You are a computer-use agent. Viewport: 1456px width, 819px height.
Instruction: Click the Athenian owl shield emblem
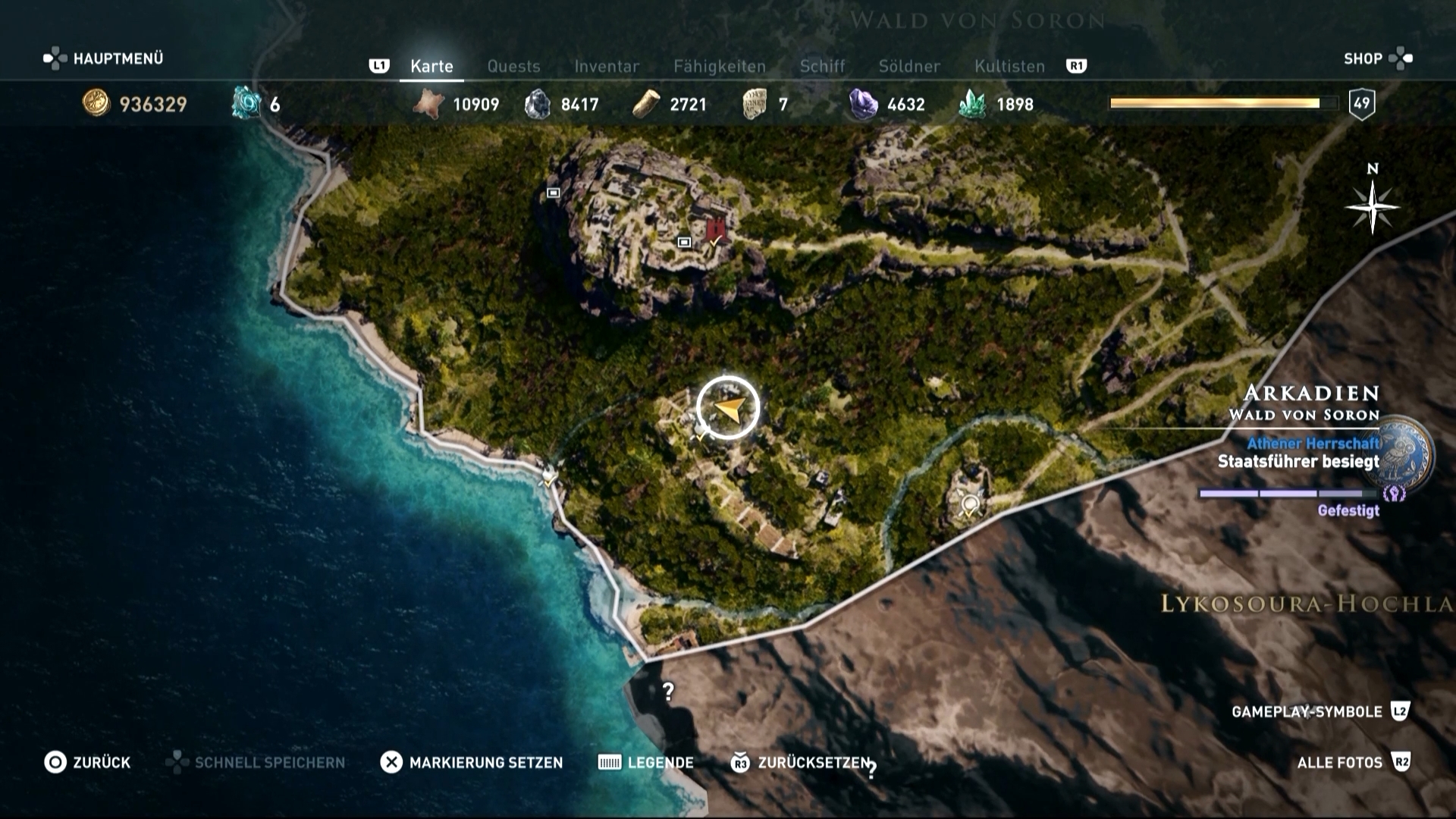[x=1407, y=456]
